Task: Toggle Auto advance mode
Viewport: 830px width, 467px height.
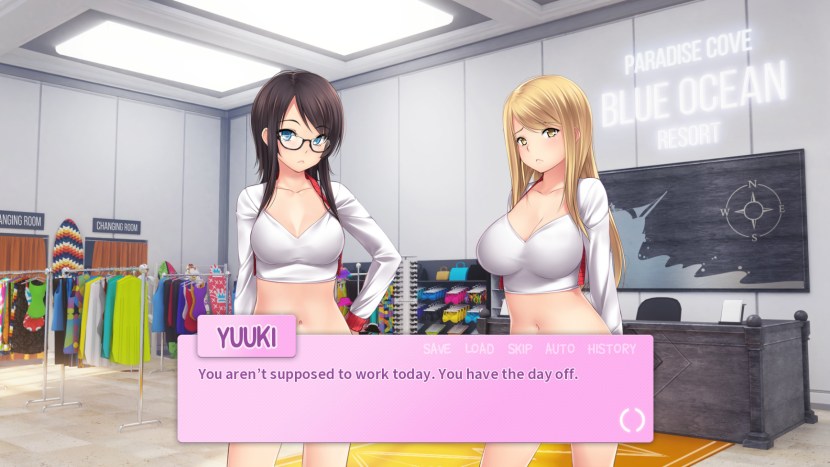Action: (x=560, y=349)
